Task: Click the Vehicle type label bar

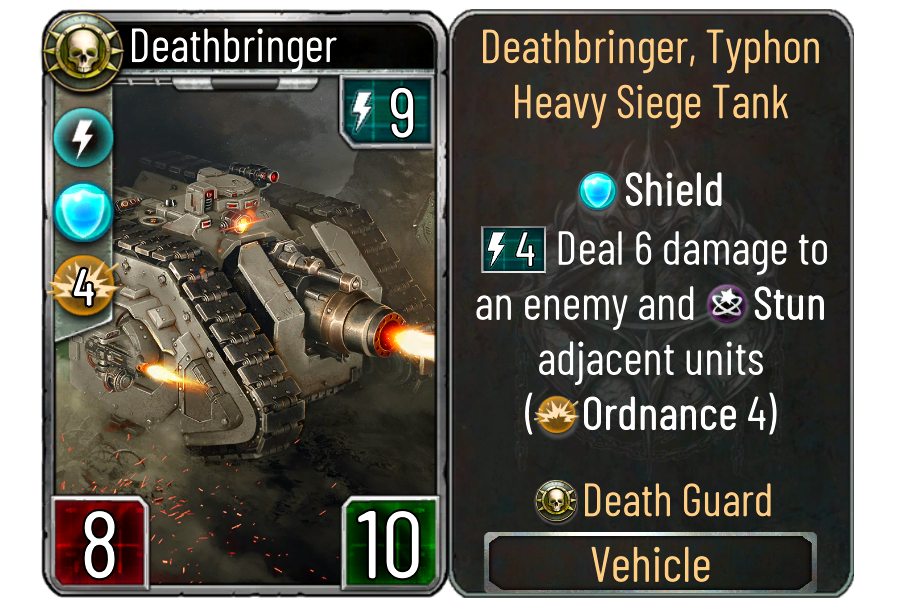Action: (x=651, y=563)
